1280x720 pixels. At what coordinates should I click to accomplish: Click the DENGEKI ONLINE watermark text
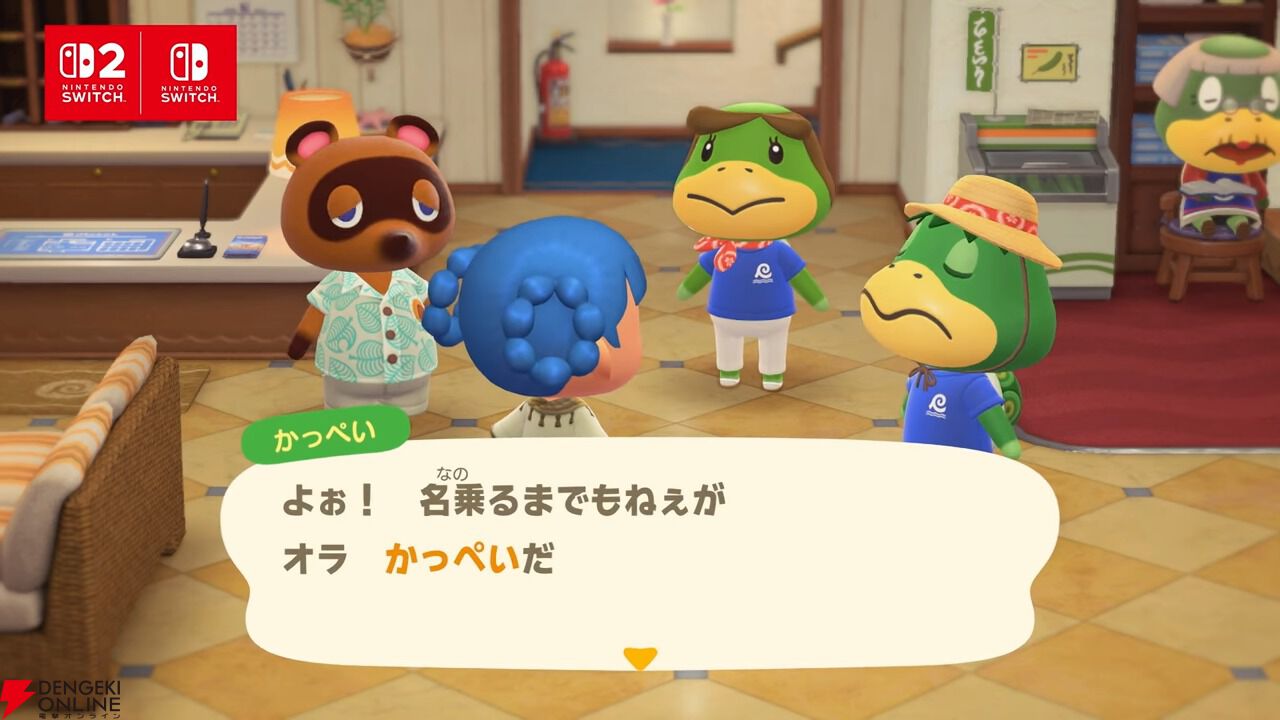(78, 695)
